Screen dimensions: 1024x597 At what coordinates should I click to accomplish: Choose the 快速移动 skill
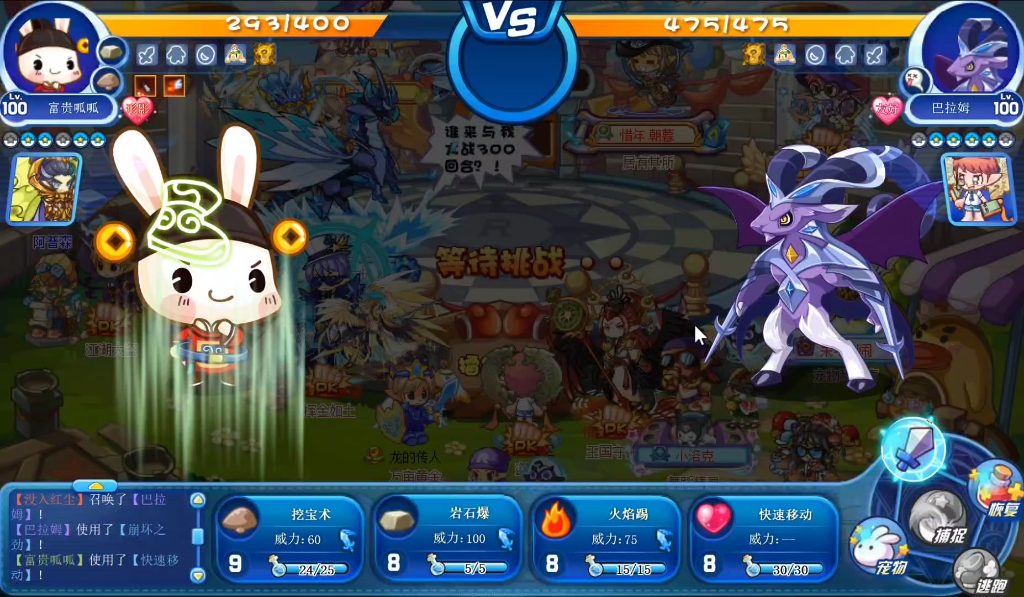[x=765, y=539]
